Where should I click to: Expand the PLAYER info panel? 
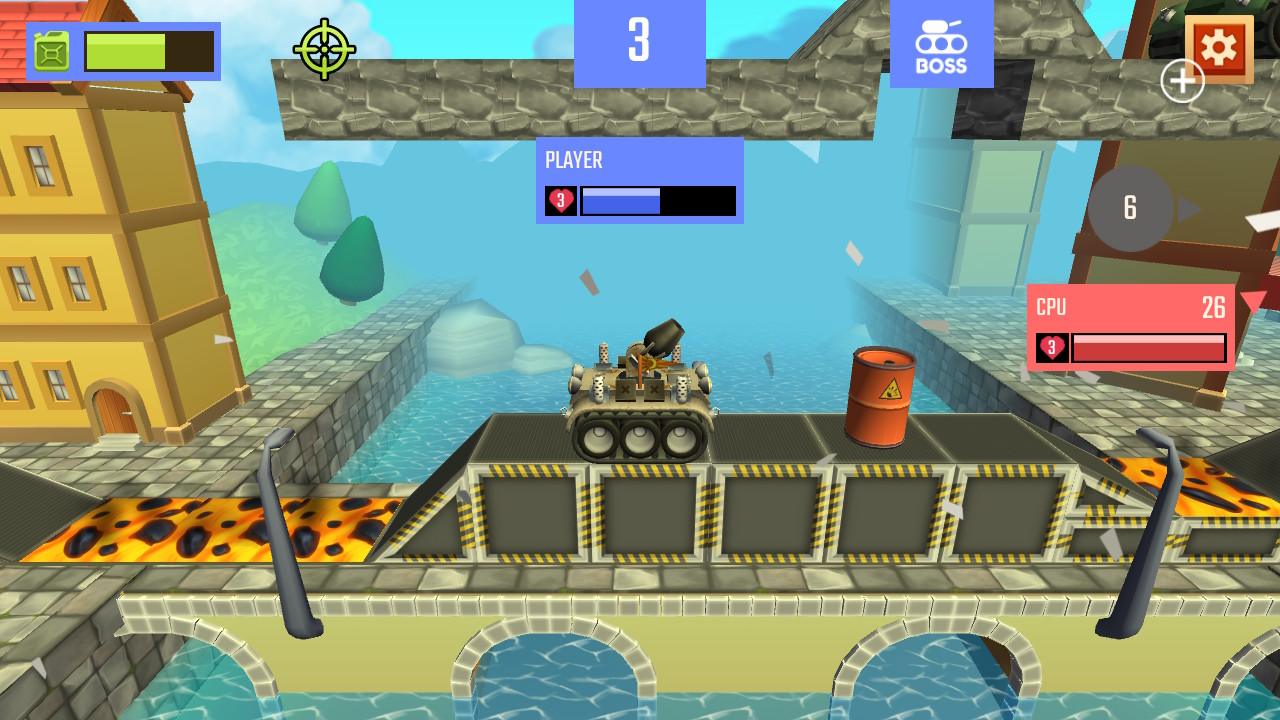tap(640, 180)
